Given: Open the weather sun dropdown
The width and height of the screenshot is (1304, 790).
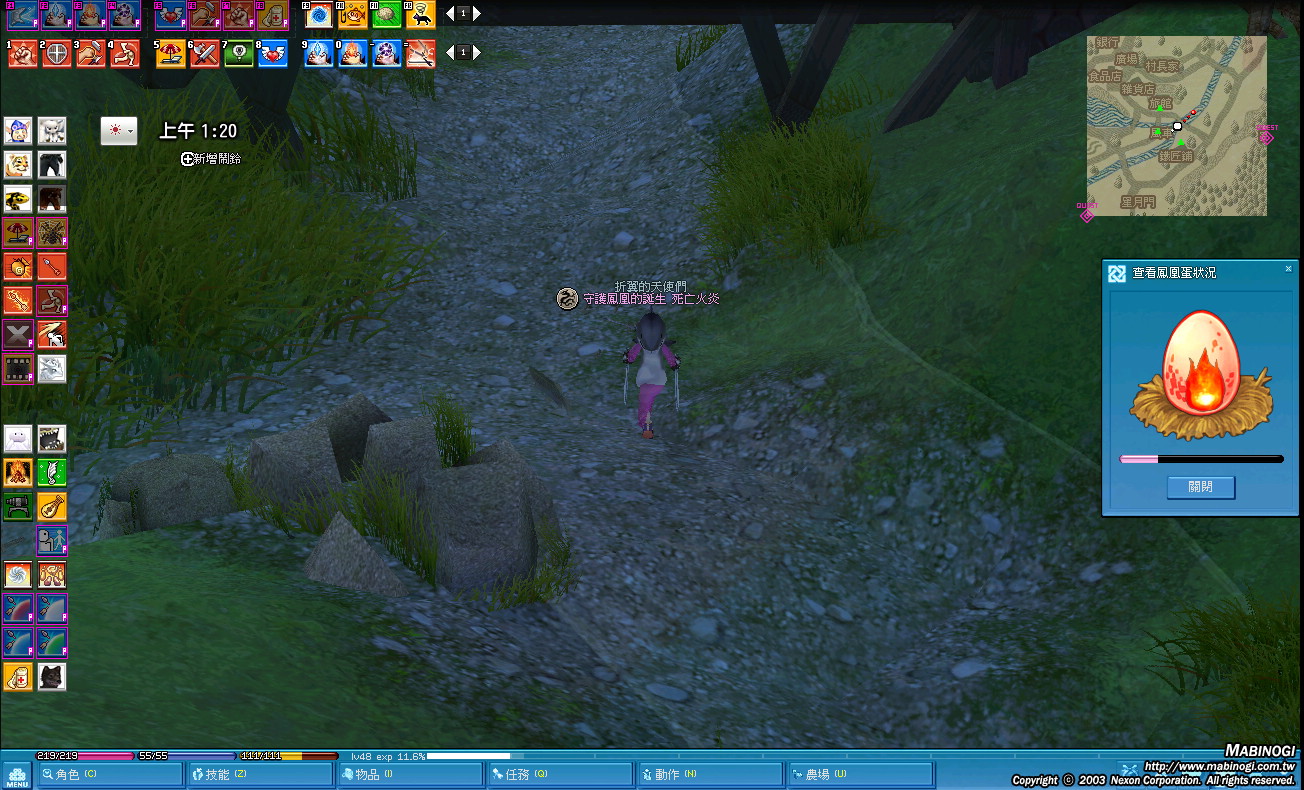Looking at the screenshot, I should click(119, 131).
